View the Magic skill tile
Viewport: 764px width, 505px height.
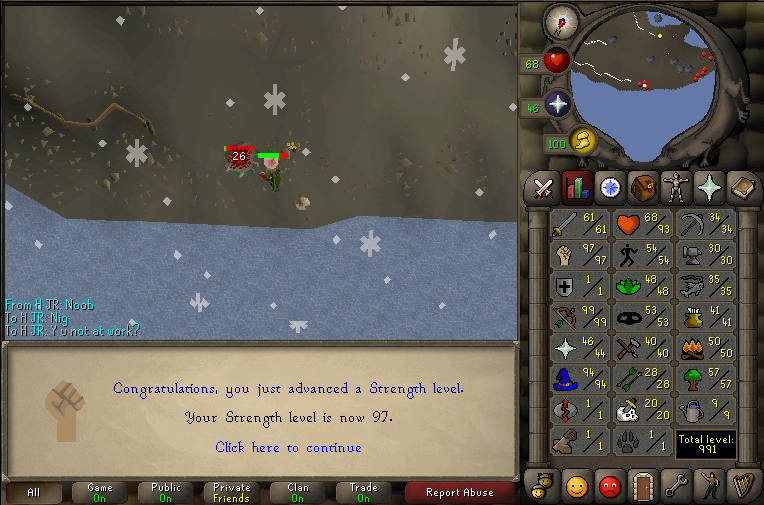pyautogui.click(x=580, y=380)
